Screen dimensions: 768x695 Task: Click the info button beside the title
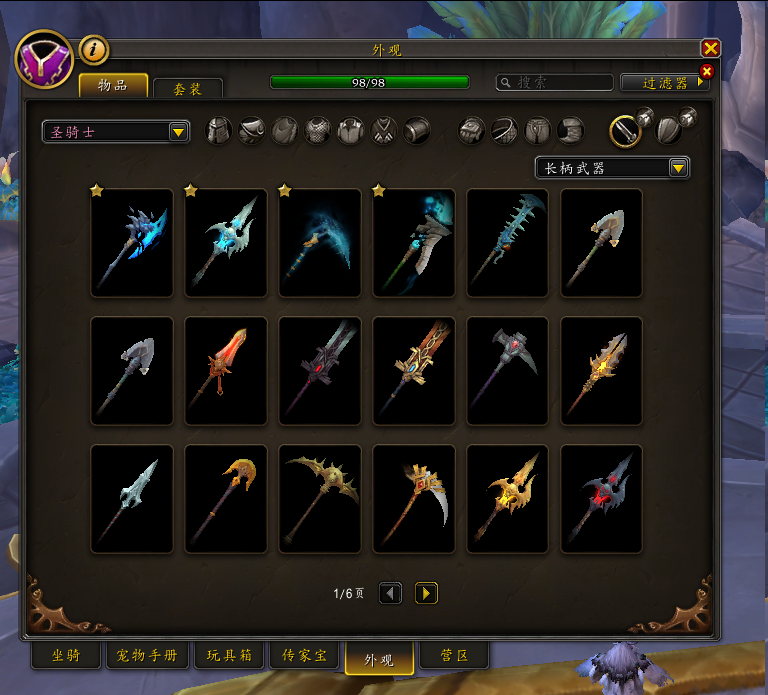point(93,49)
